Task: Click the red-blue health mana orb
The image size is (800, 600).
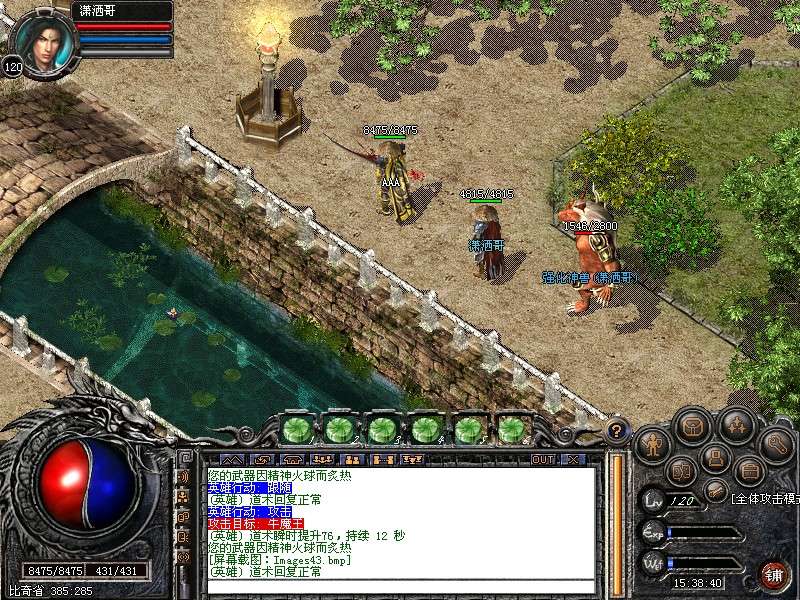Action: pyautogui.click(x=85, y=485)
